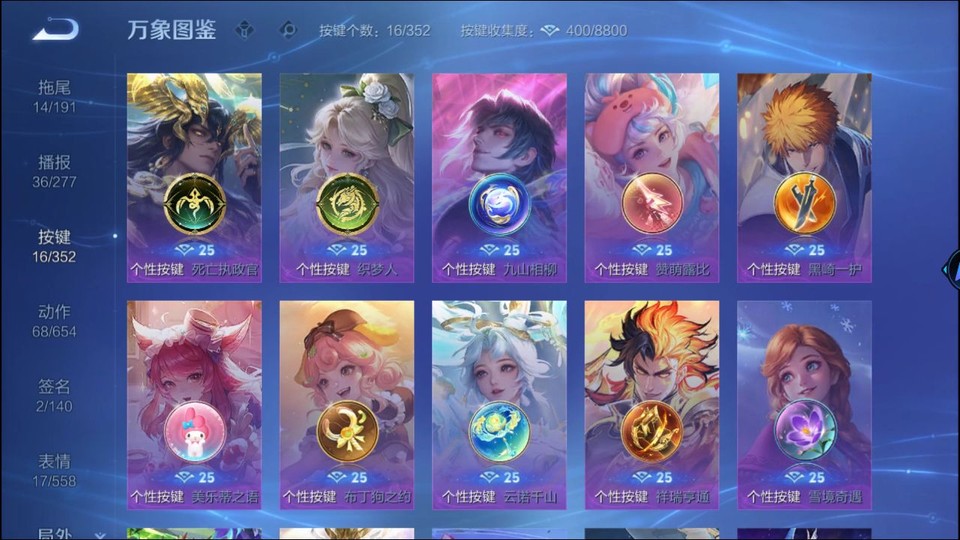Select the 死亡执政官 button skin card
This screenshot has width=960, height=540.
click(194, 177)
